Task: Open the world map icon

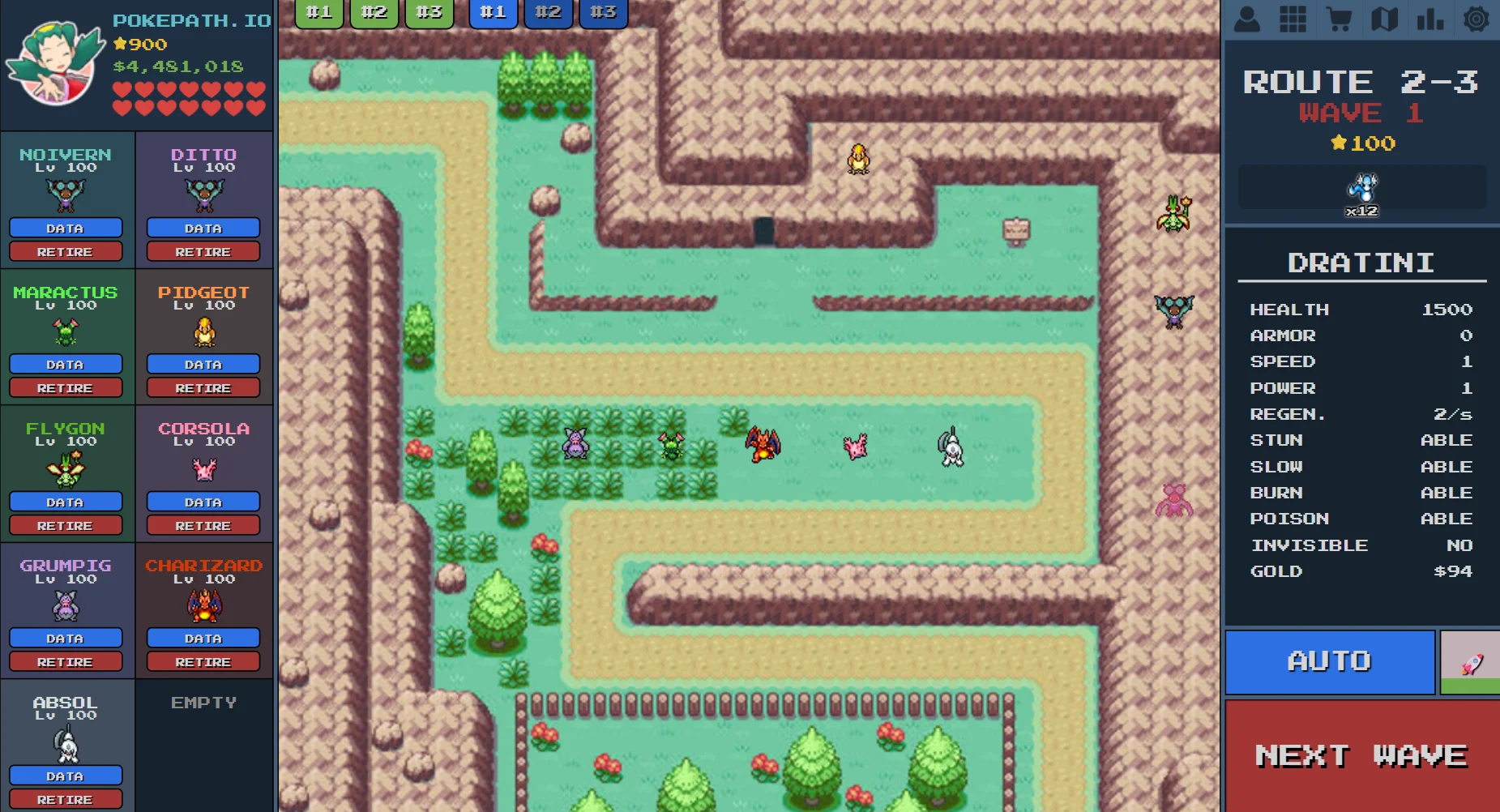Action: 1385,18
